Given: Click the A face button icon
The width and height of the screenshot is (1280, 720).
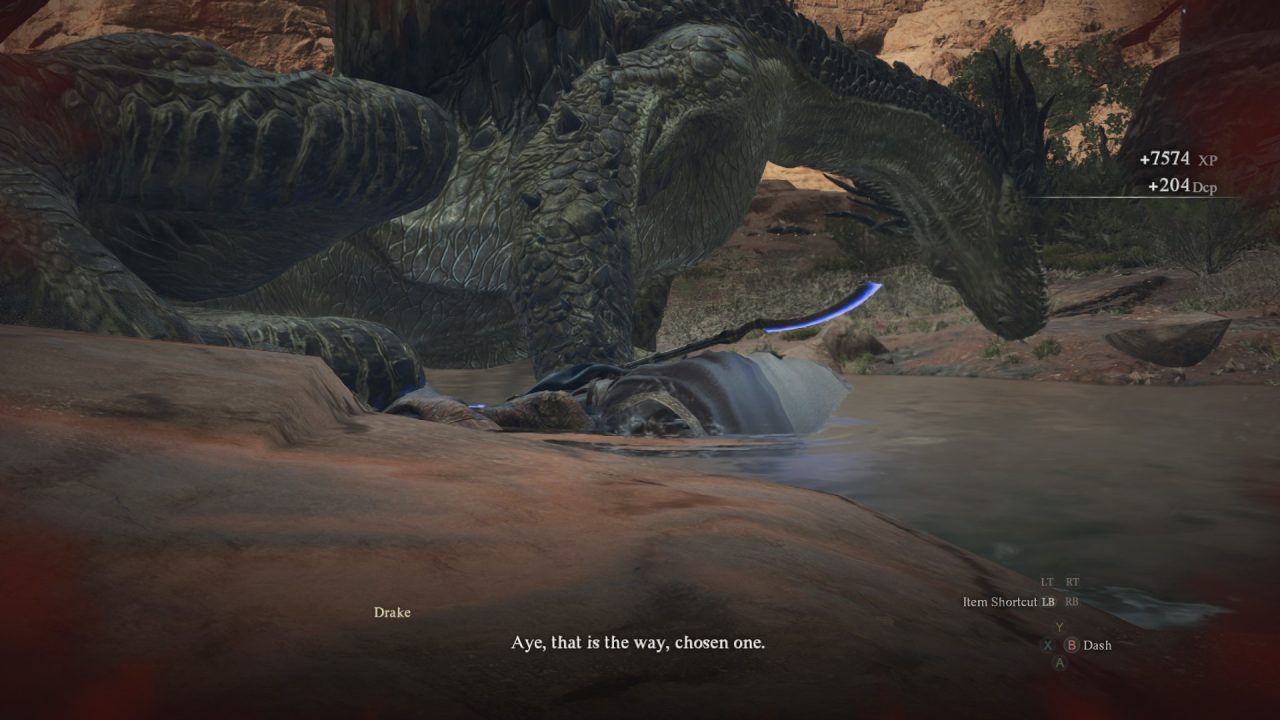Looking at the screenshot, I should (x=1060, y=662).
